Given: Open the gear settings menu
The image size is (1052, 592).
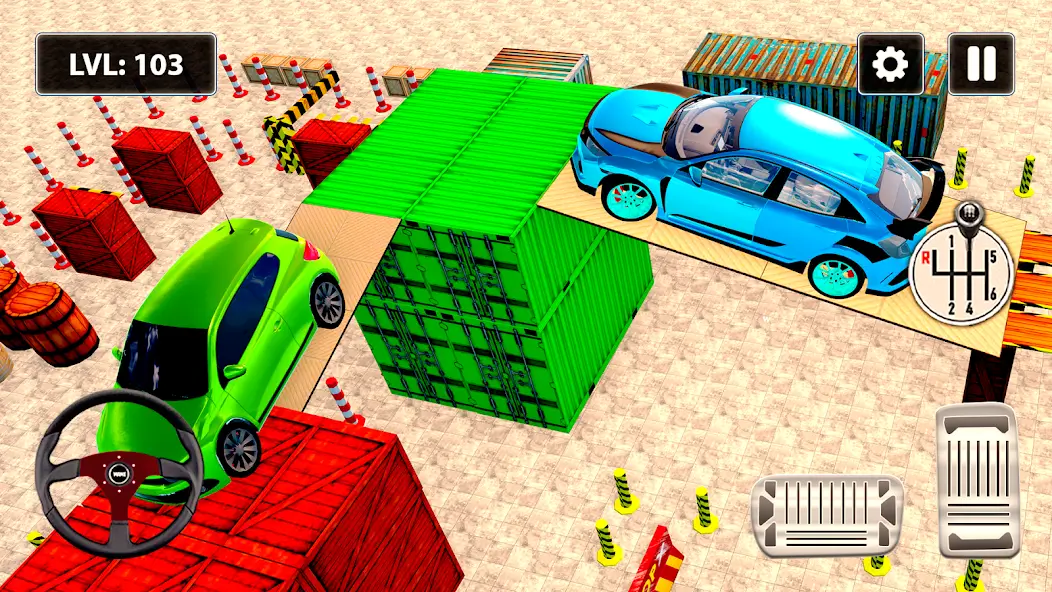Looking at the screenshot, I should click(x=890, y=65).
